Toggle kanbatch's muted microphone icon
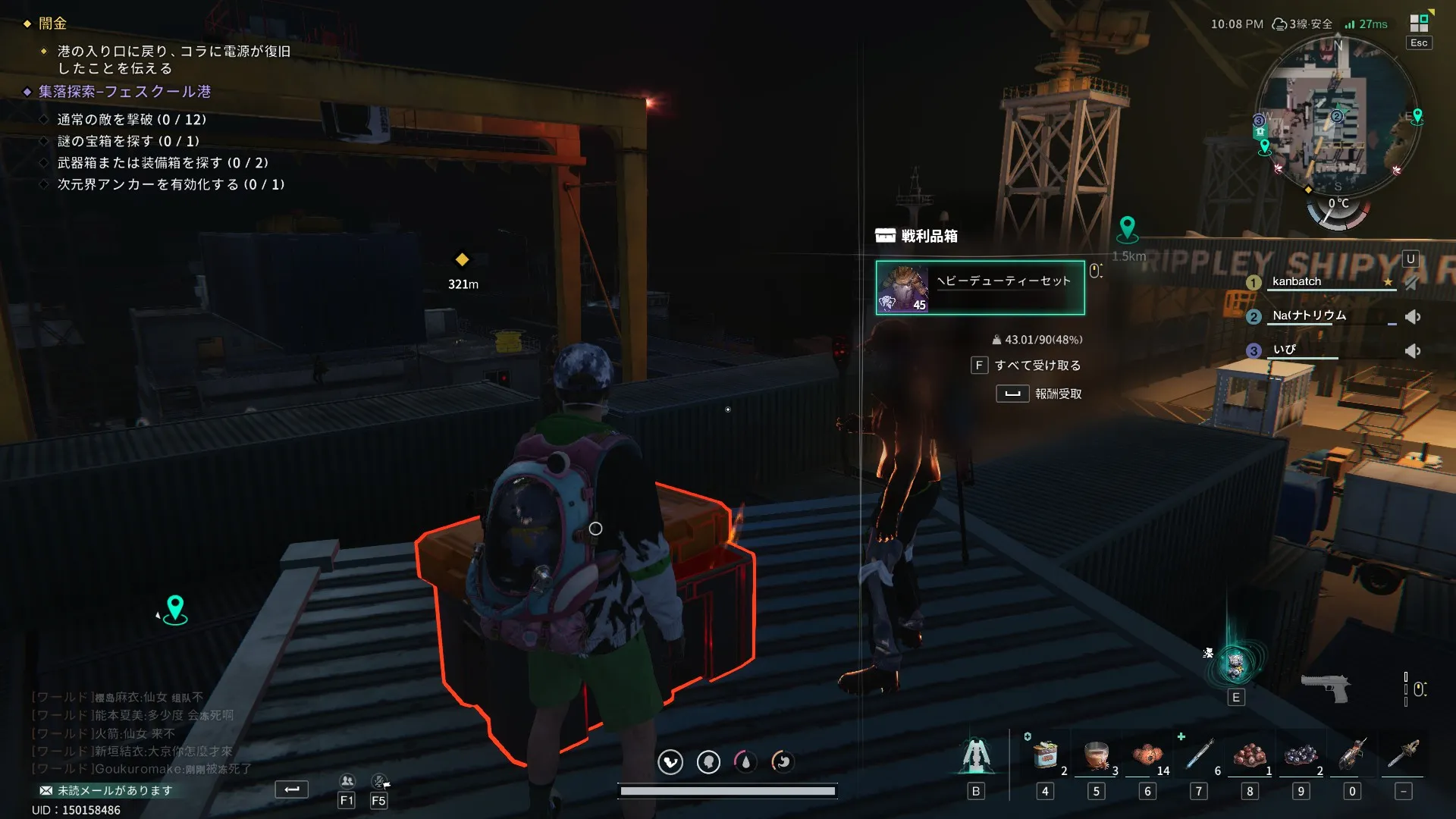This screenshot has height=819, width=1456. pyautogui.click(x=1411, y=282)
